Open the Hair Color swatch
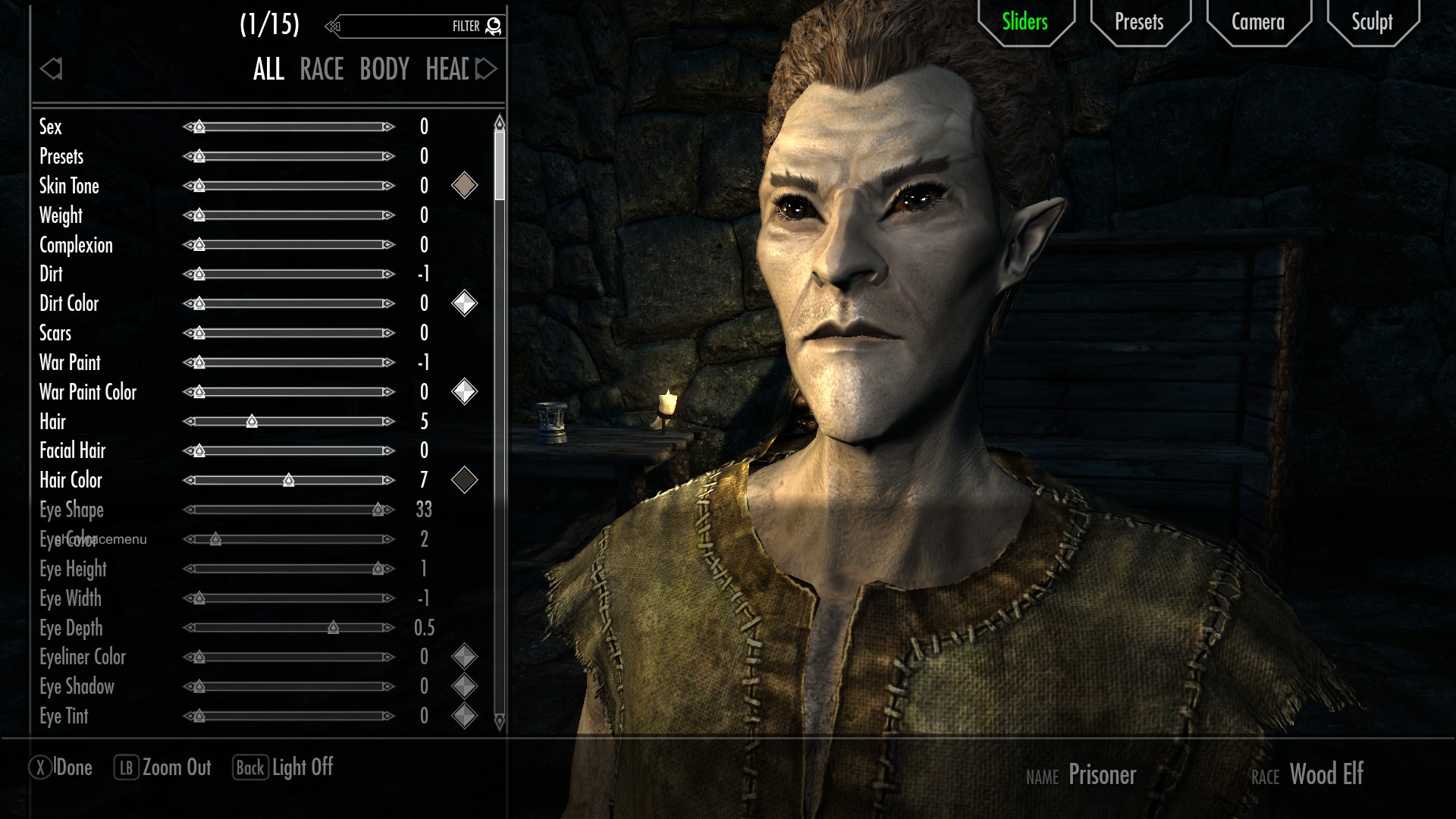This screenshot has width=1456, height=819. coord(464,480)
